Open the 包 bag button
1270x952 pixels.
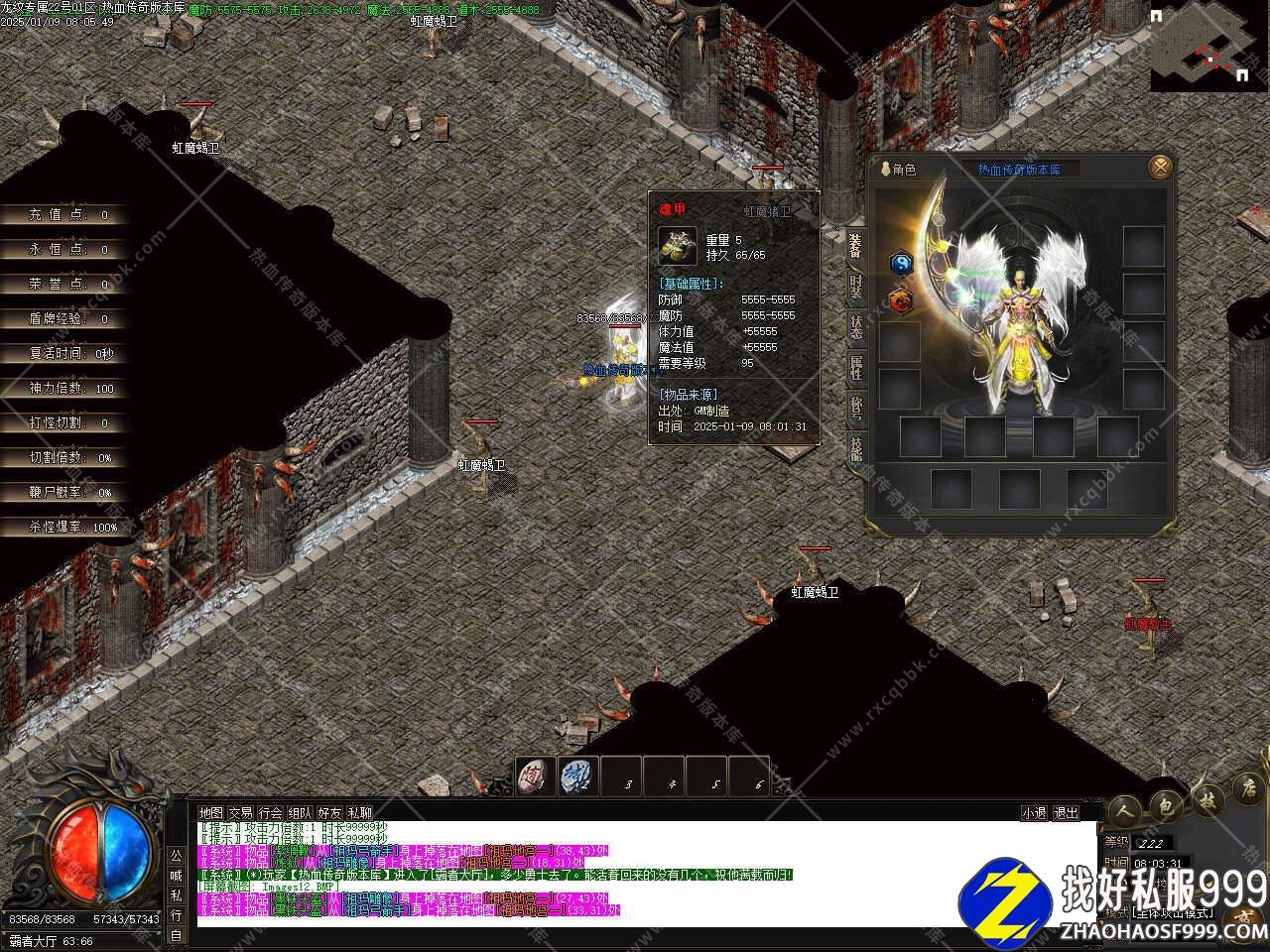click(1167, 807)
